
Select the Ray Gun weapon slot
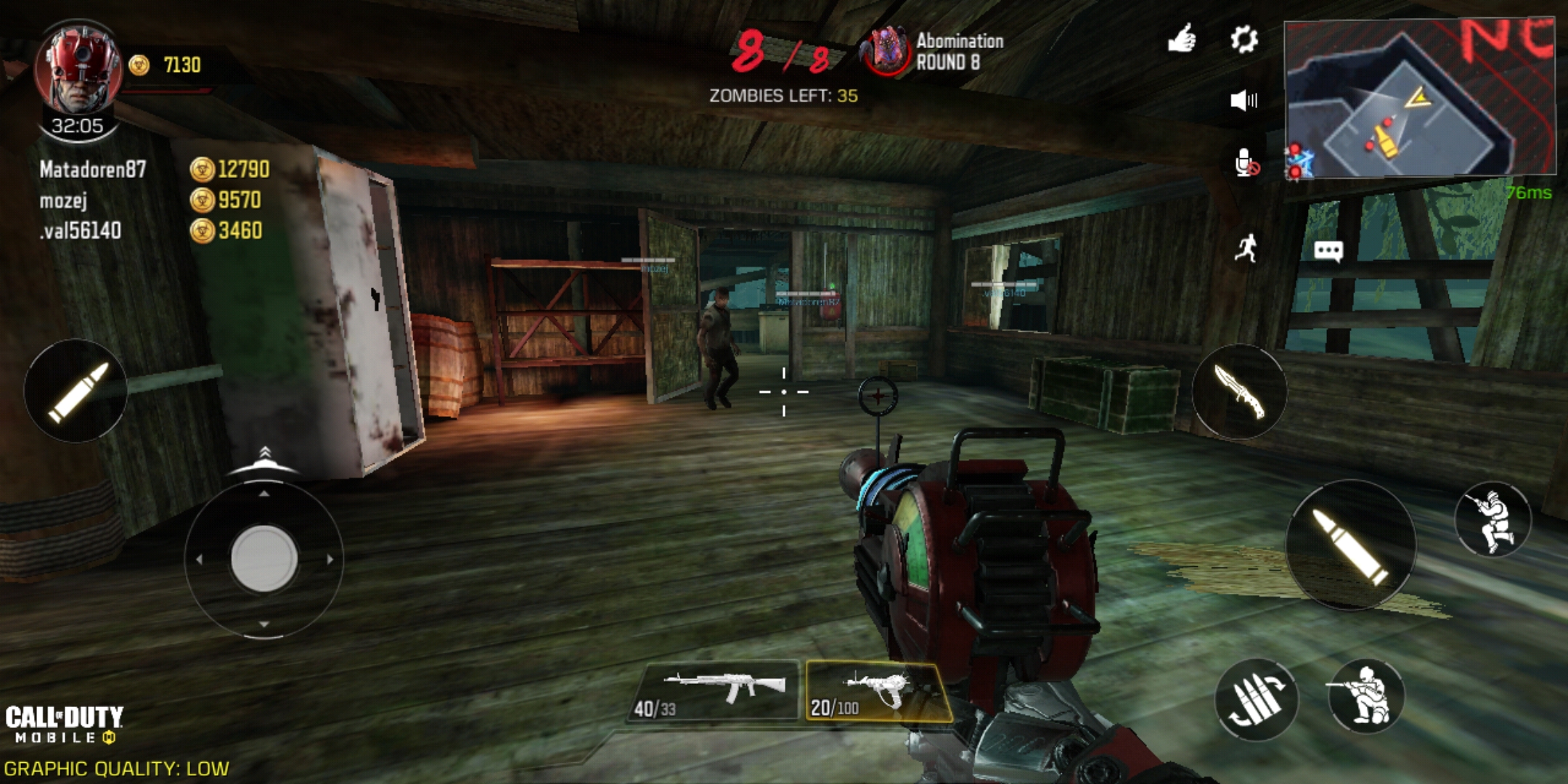[878, 692]
